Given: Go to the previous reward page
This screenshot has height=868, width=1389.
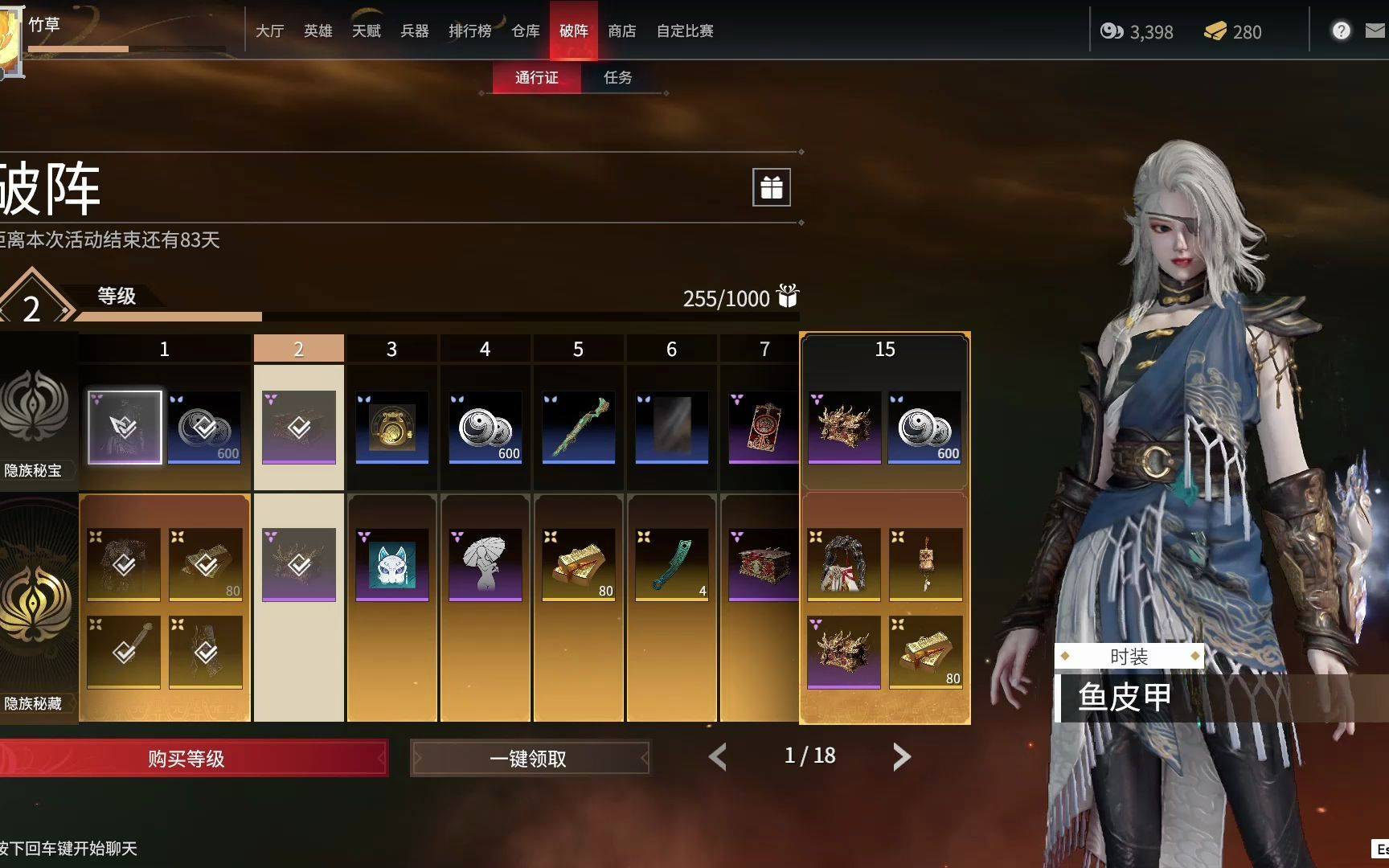Looking at the screenshot, I should pyautogui.click(x=718, y=756).
